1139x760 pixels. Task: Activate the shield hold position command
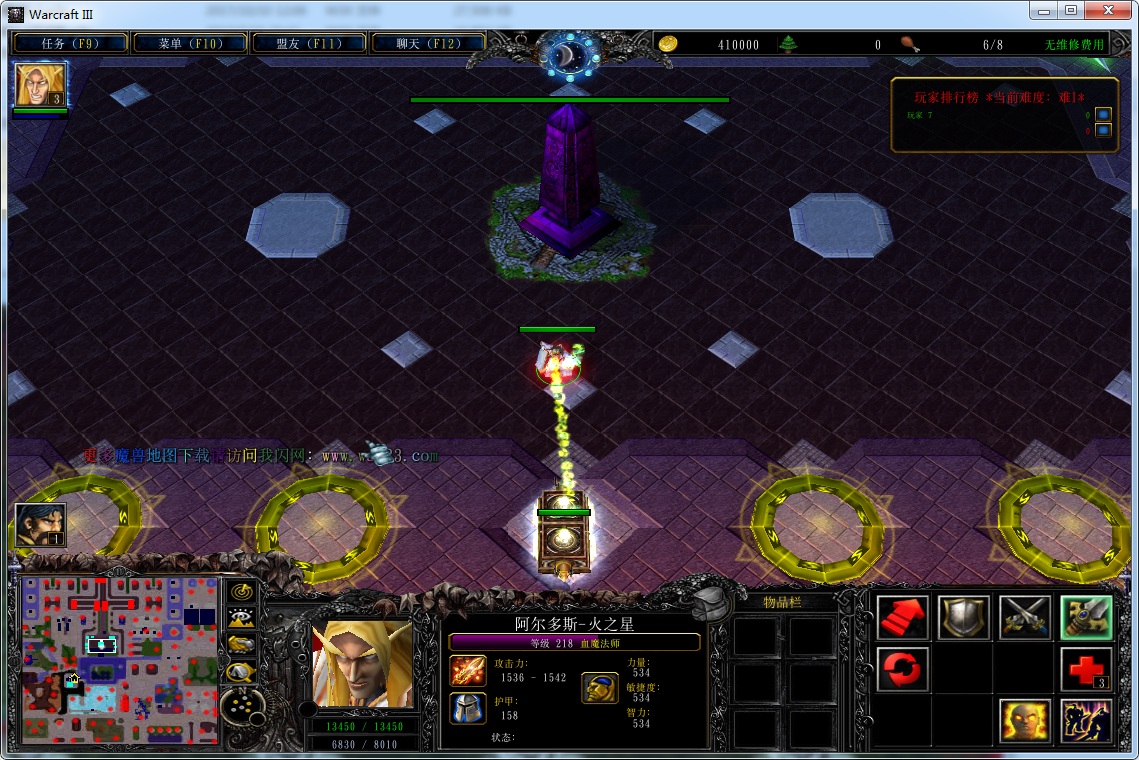click(964, 618)
